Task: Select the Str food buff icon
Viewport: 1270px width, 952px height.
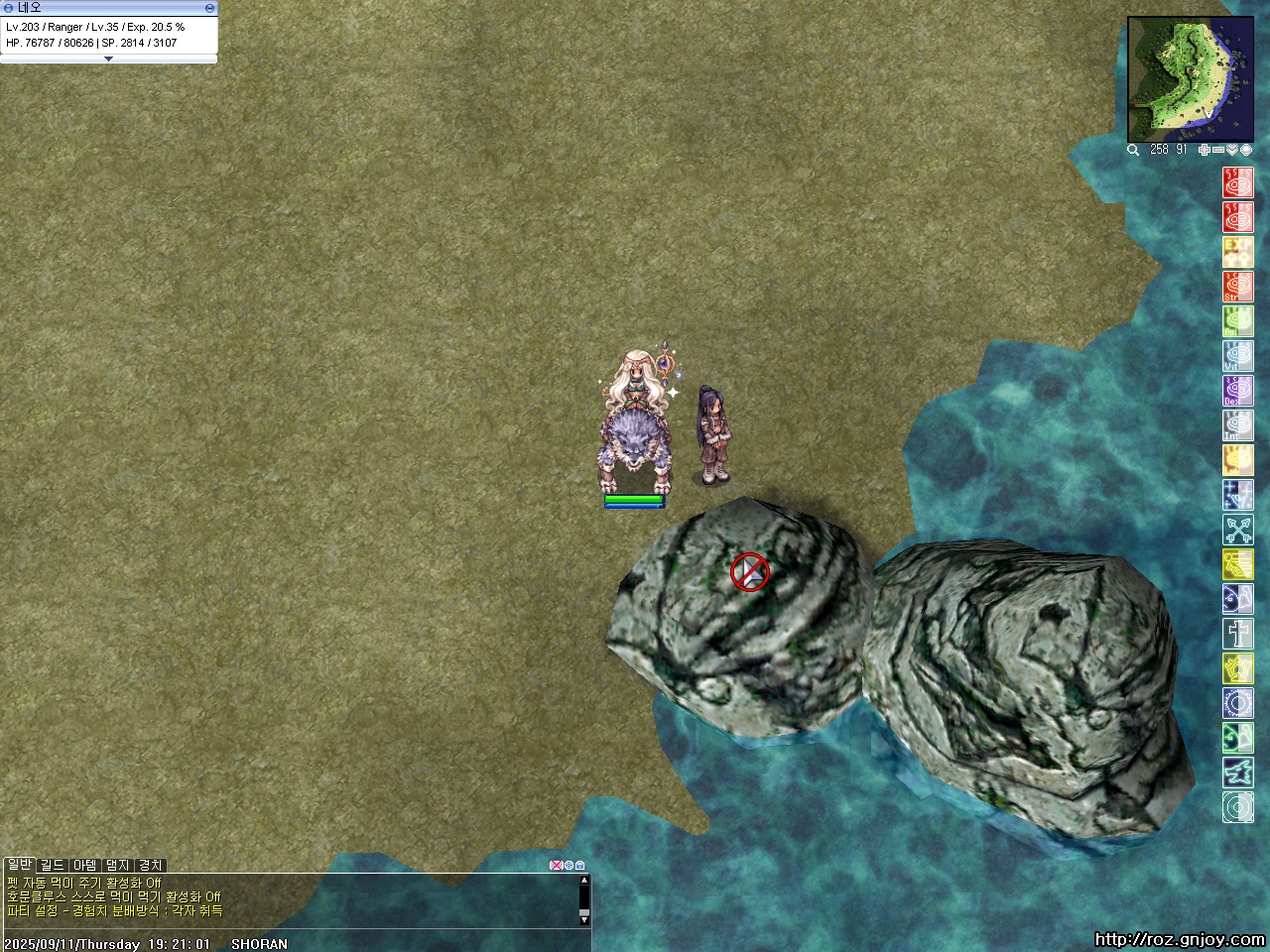Action: tap(1237, 287)
